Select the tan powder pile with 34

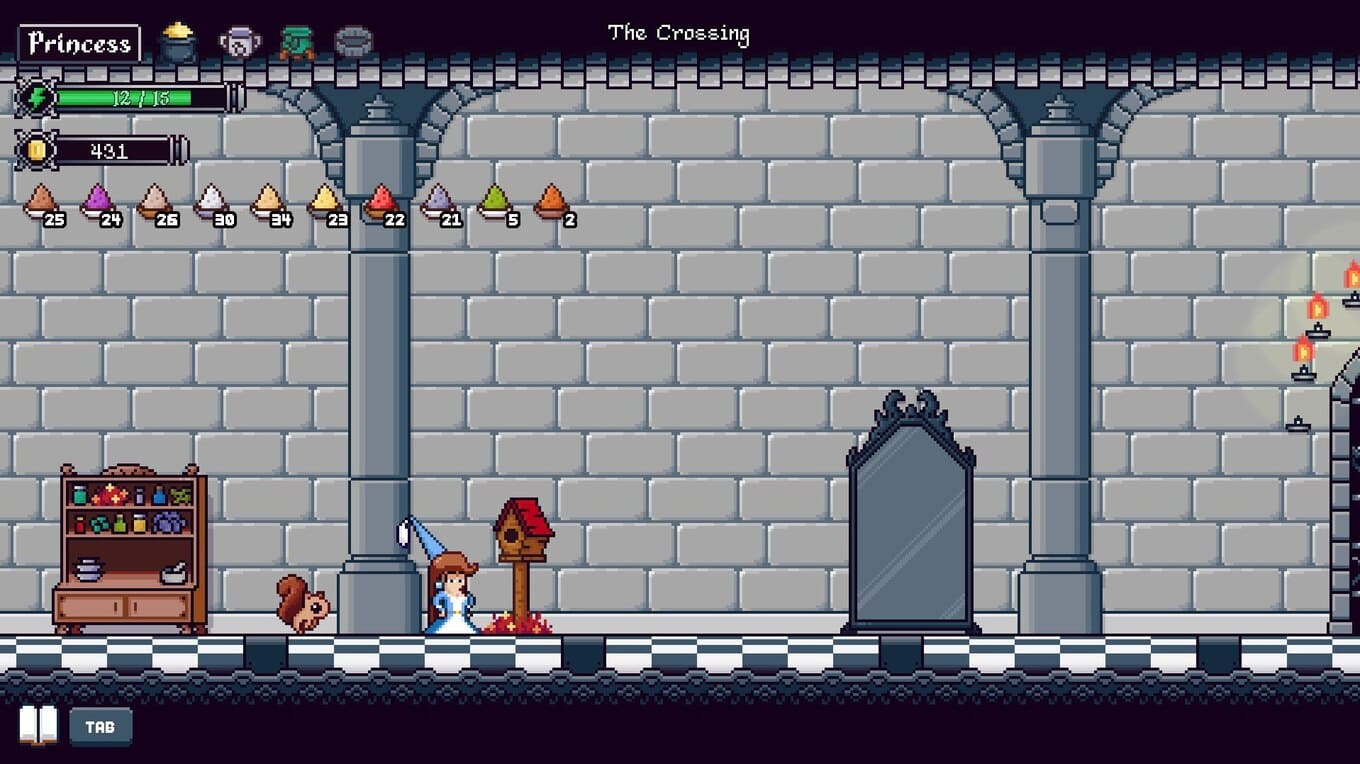tap(268, 202)
